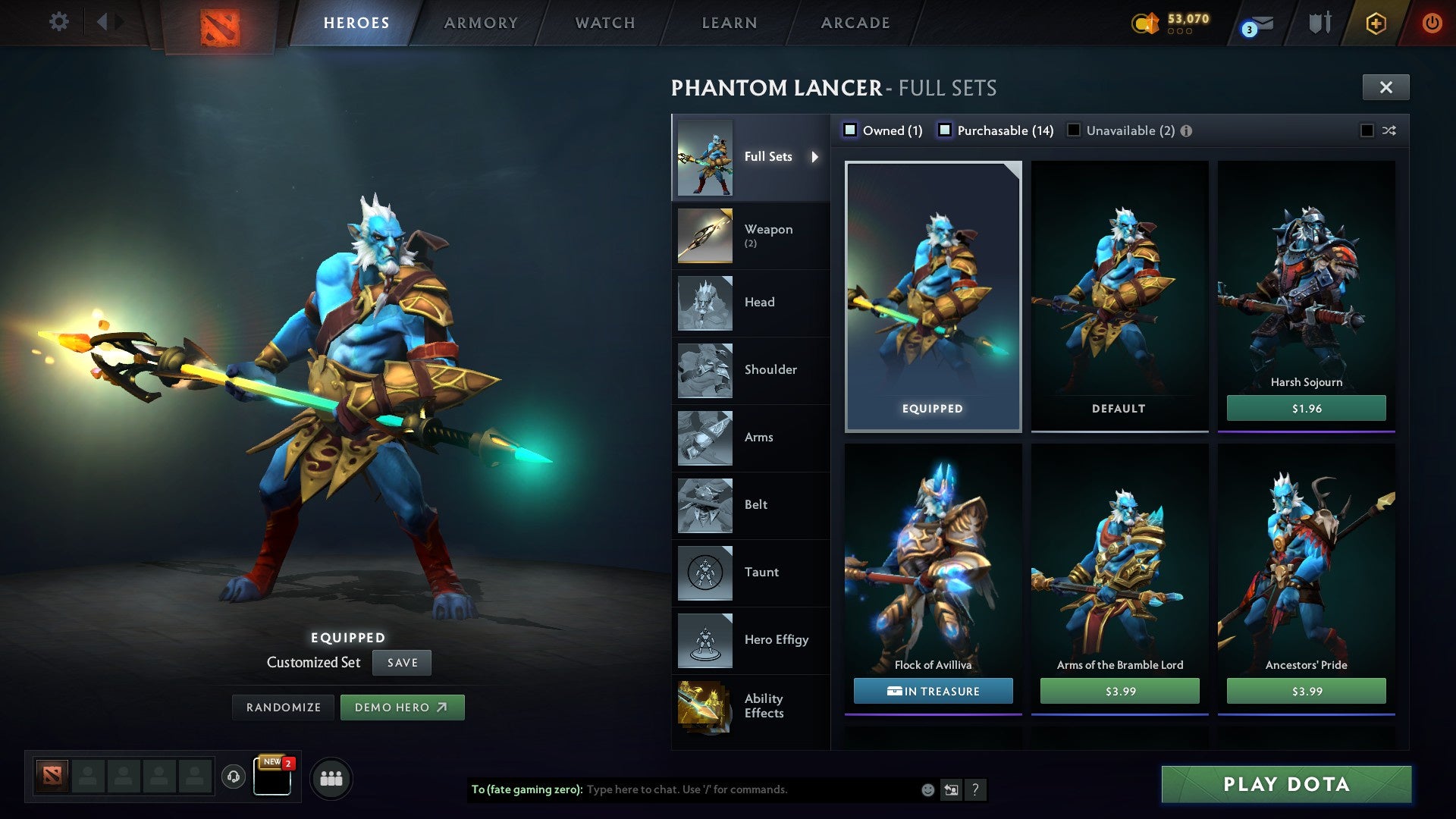The width and height of the screenshot is (1456, 819).
Task: Open the settings gear
Action: [58, 22]
